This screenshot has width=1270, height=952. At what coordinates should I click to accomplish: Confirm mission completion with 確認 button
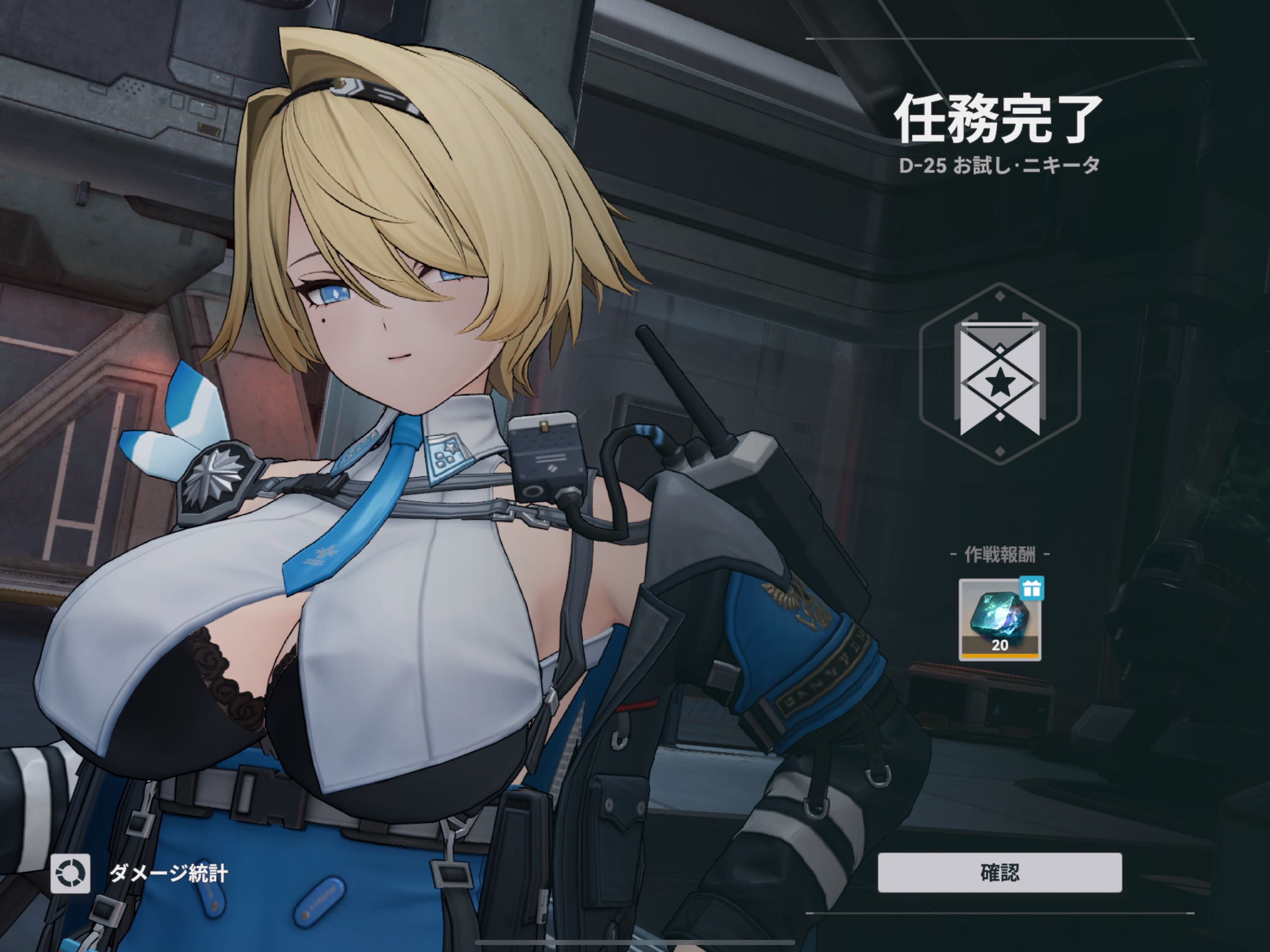pos(999,873)
